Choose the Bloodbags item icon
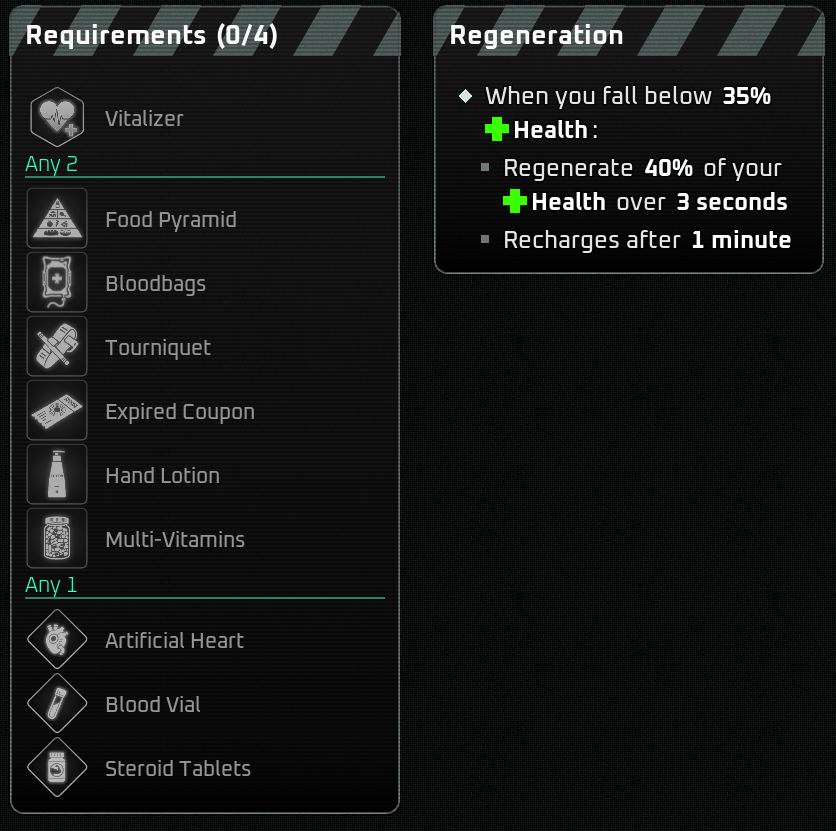The height and width of the screenshot is (831, 836). [x=57, y=283]
